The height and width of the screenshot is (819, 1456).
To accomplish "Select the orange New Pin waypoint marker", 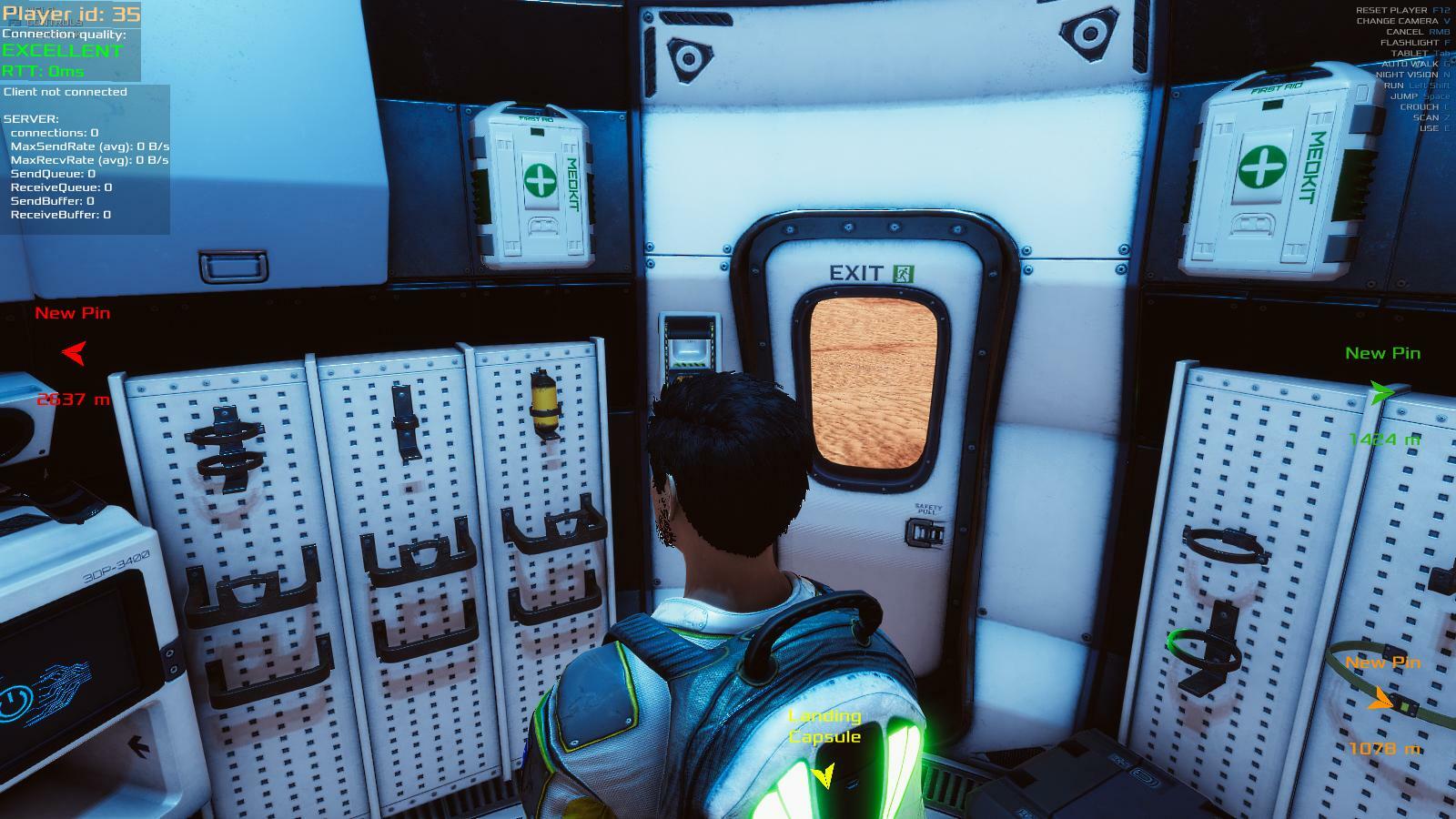I will click(x=1380, y=700).
